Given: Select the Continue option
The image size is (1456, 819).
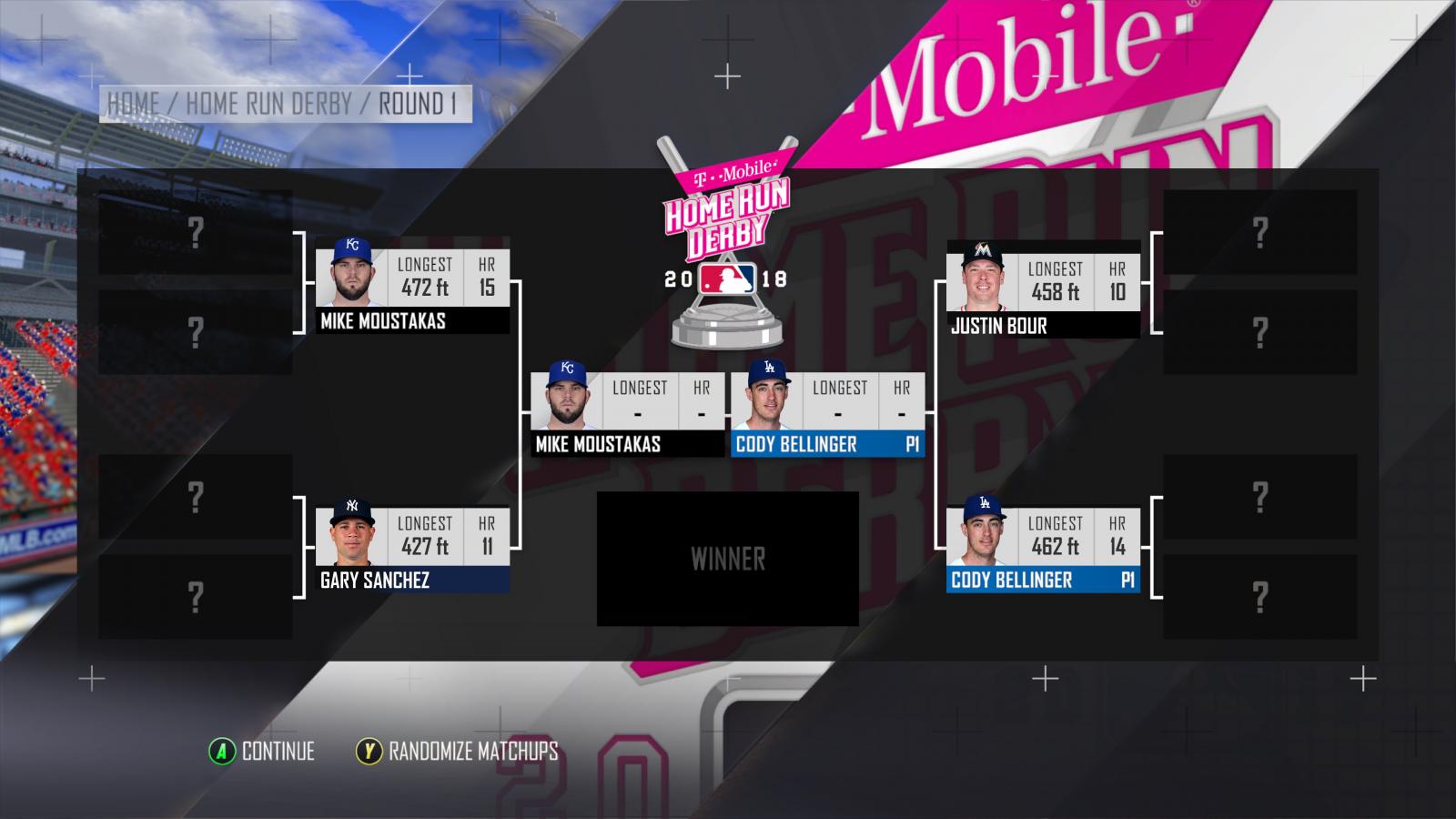Looking at the screenshot, I should click(262, 752).
